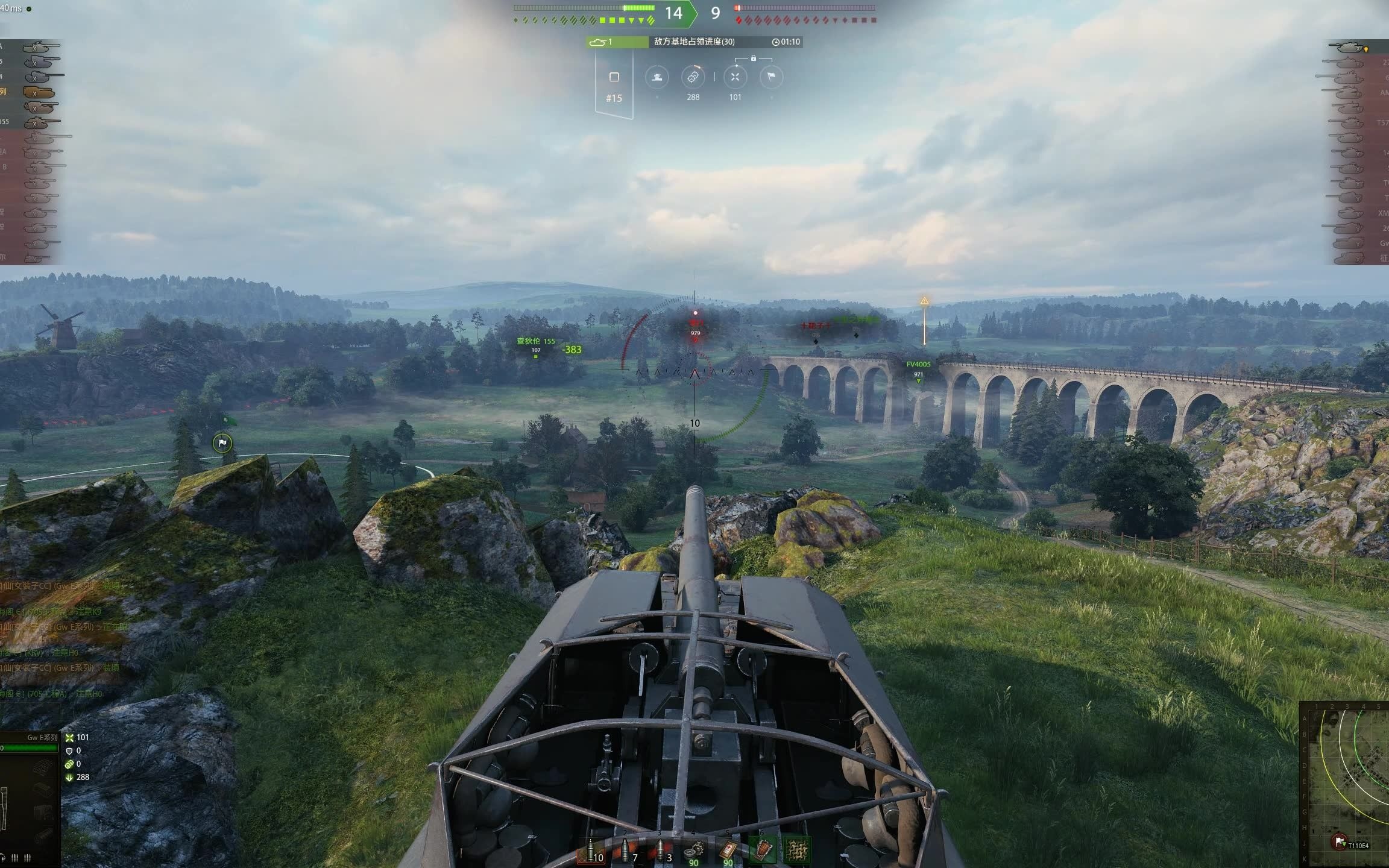Image resolution: width=1389 pixels, height=868 pixels.
Task: Click the base capture flag stat icon
Action: point(771,77)
